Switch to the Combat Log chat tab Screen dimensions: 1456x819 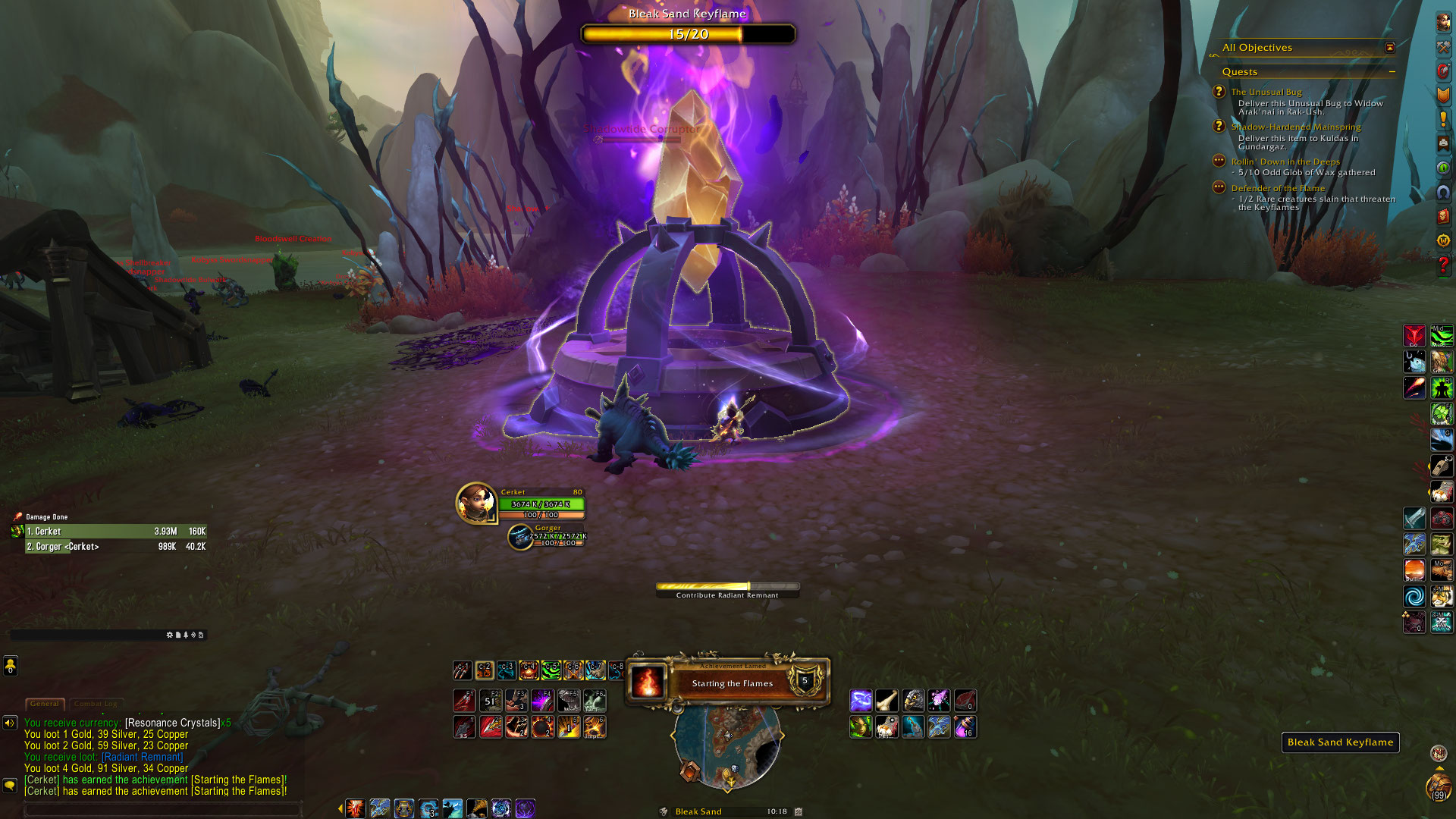[x=96, y=704]
